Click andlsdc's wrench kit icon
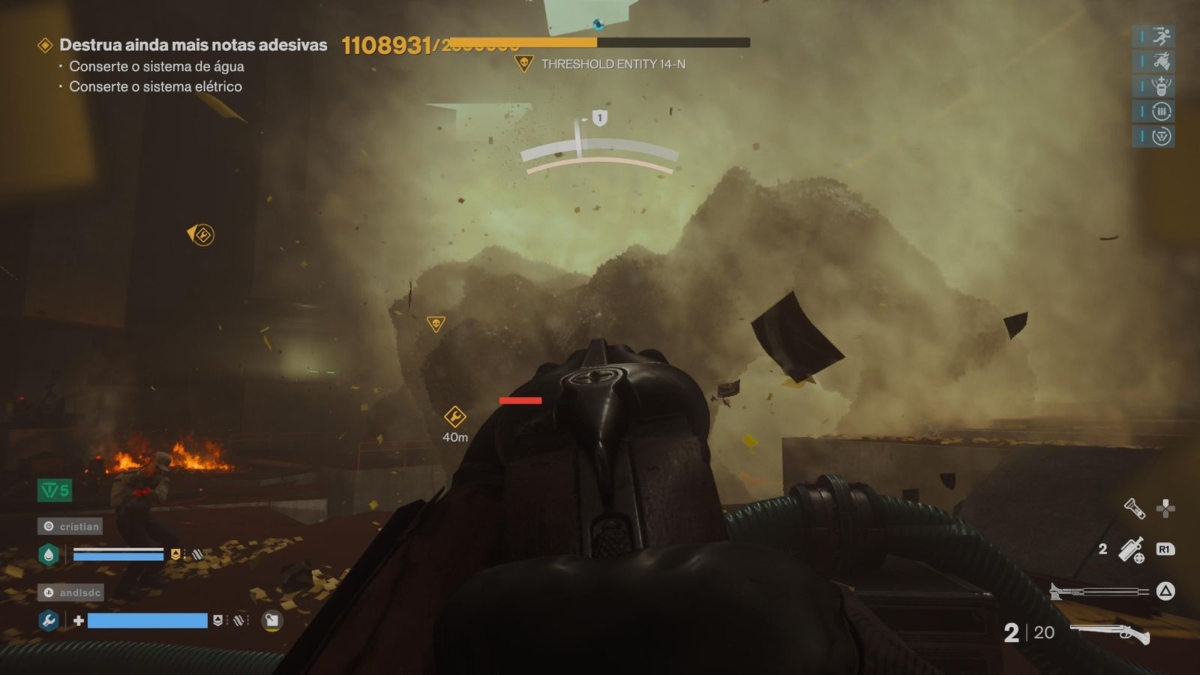This screenshot has width=1200, height=675. coord(48,621)
